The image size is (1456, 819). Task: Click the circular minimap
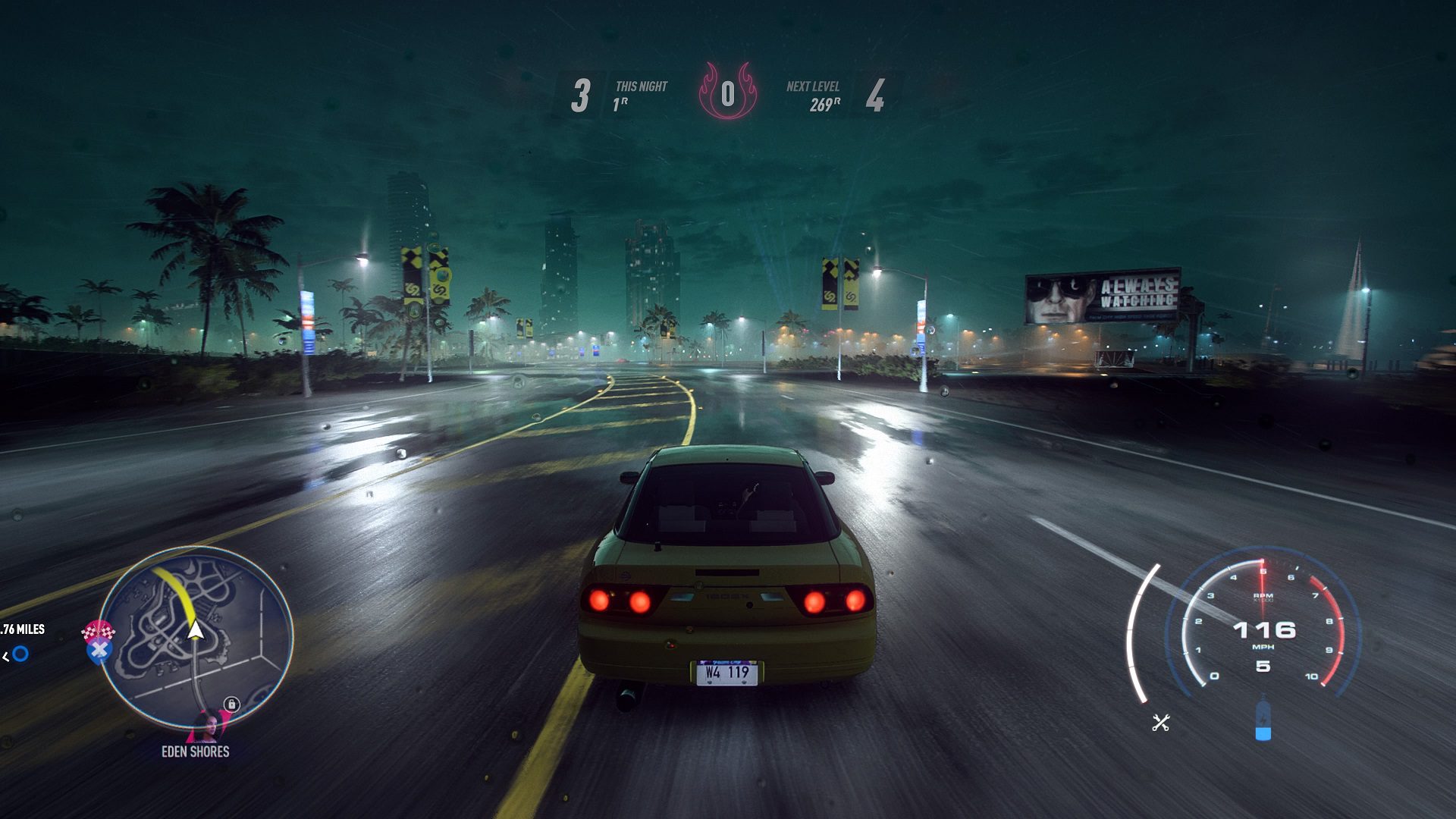[x=196, y=637]
